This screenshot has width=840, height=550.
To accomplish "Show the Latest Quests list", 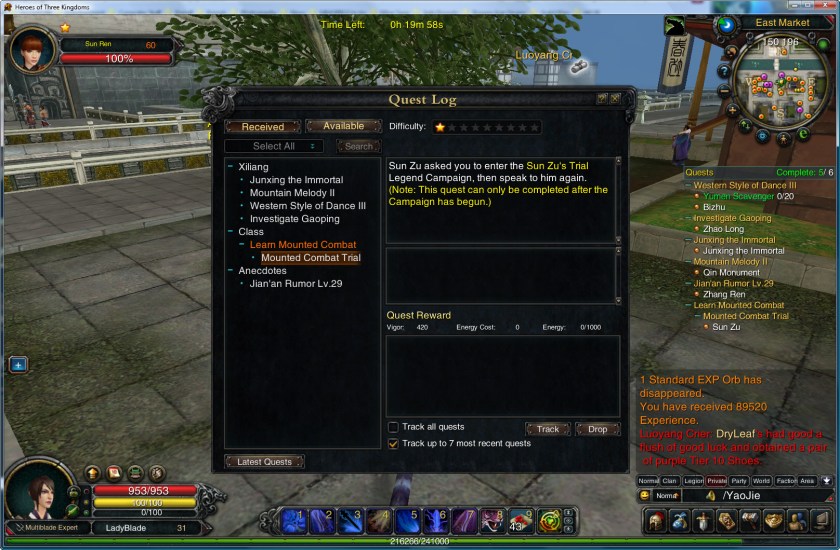I will tap(264, 461).
